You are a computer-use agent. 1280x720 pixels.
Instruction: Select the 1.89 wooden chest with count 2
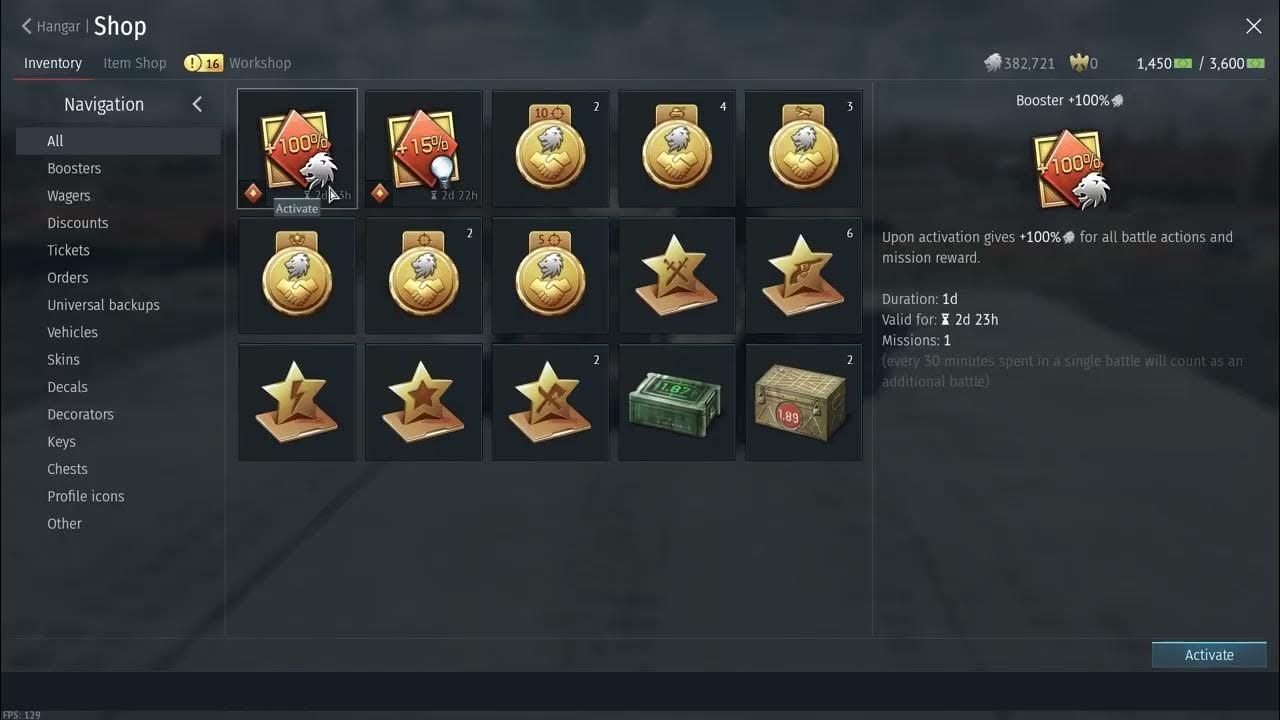803,402
